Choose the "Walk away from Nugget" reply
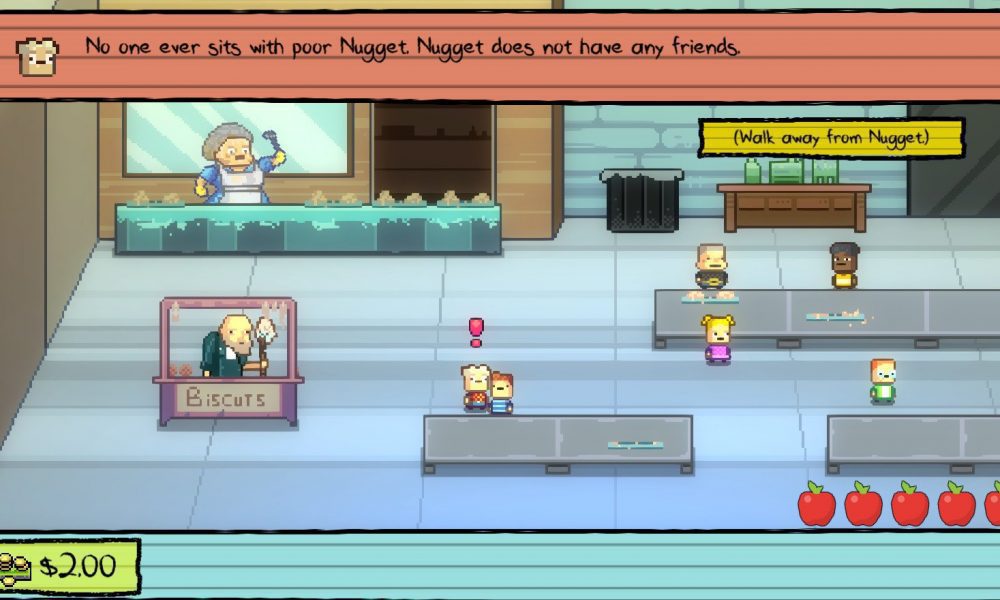This screenshot has height=600, width=1000. (830, 138)
